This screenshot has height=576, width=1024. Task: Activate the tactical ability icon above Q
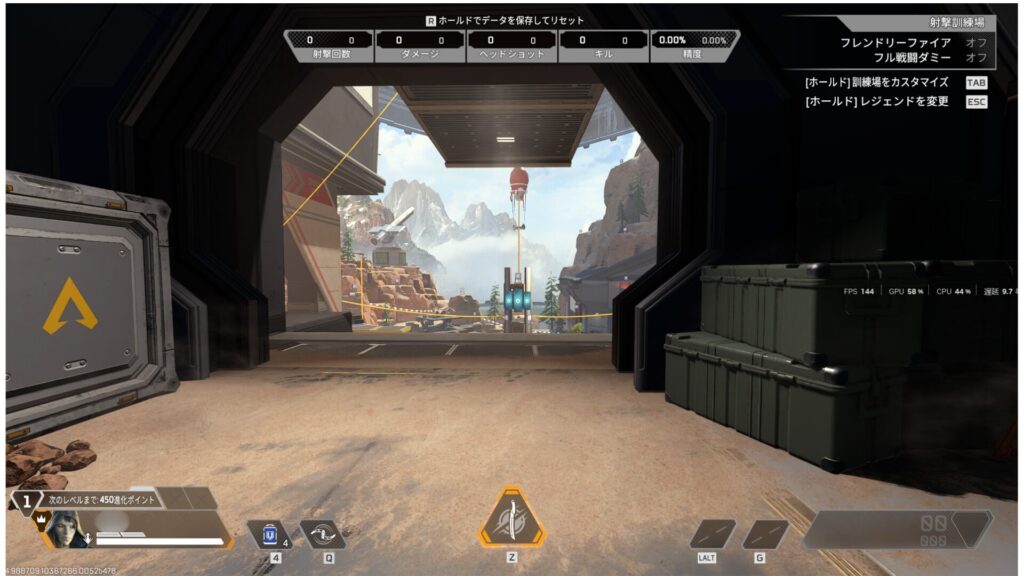pyautogui.click(x=322, y=534)
